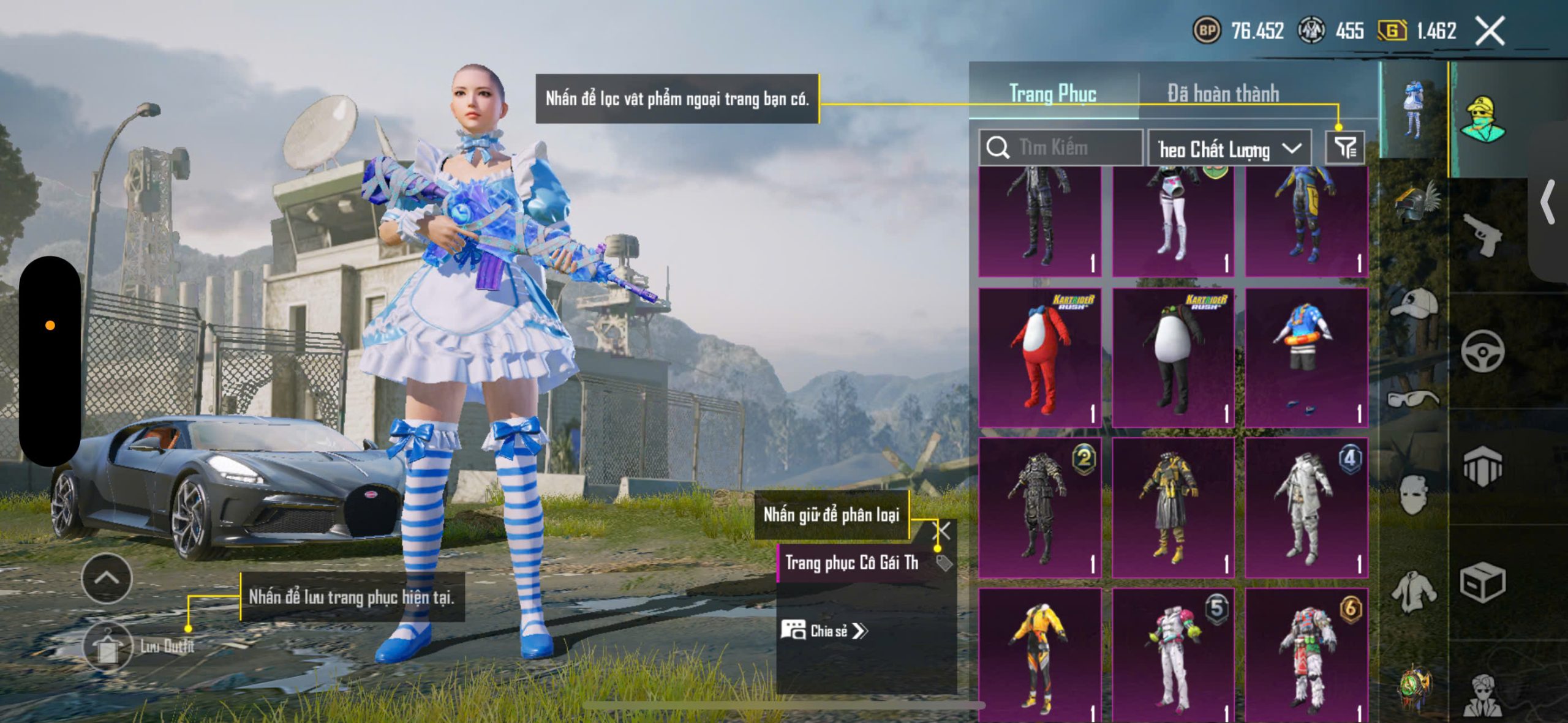1568x723 pixels.
Task: Select the red KartRider penguin outfit
Action: tap(1040, 358)
